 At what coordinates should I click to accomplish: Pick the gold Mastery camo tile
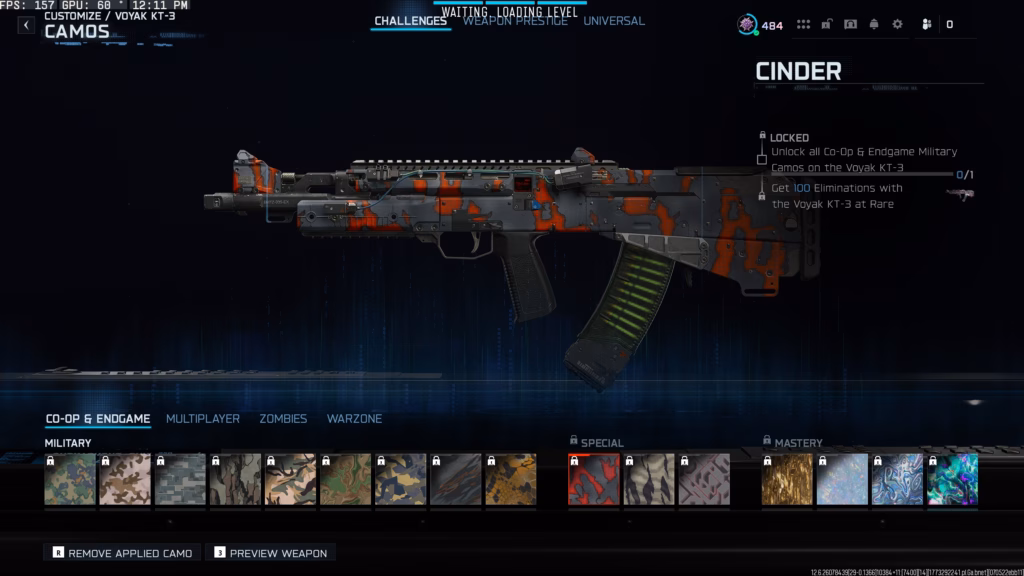tap(787, 479)
